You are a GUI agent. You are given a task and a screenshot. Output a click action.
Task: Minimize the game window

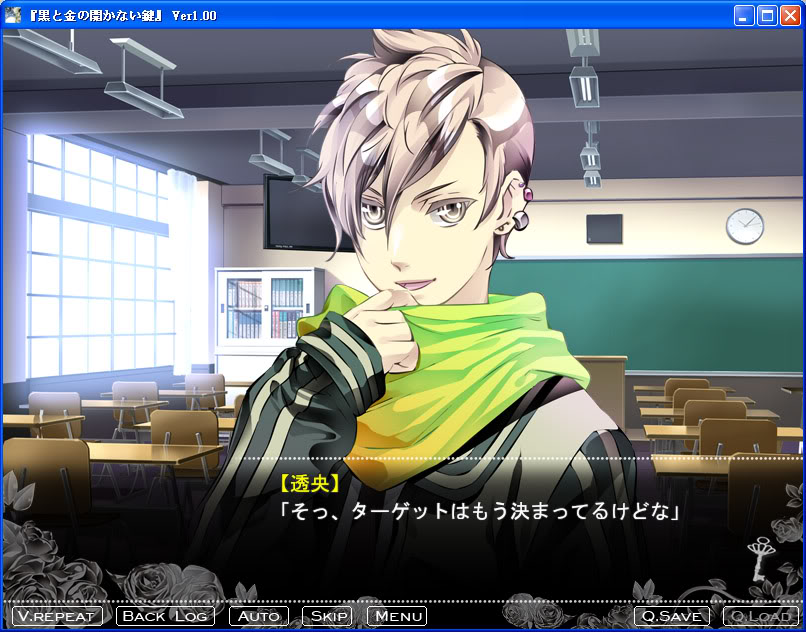click(744, 15)
